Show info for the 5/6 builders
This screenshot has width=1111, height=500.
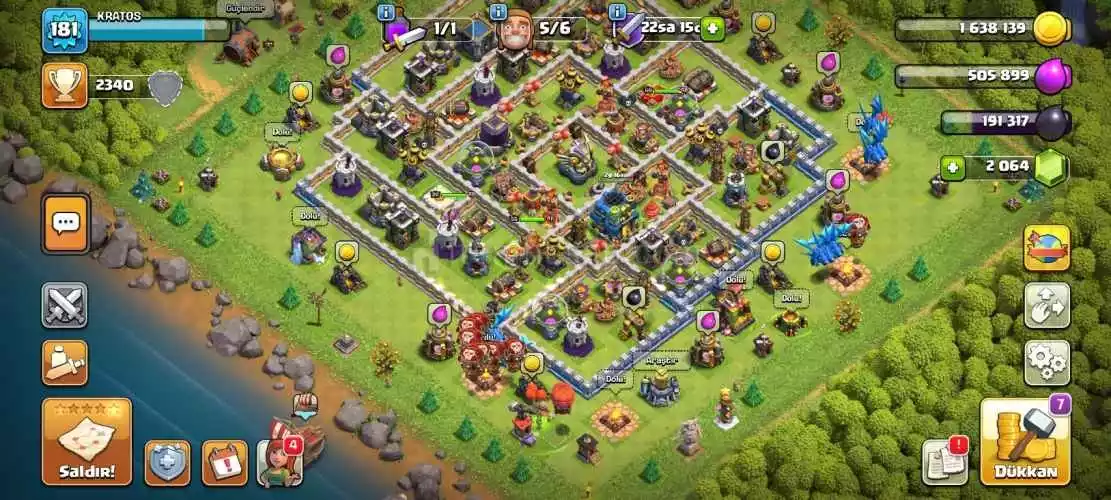[x=500, y=12]
